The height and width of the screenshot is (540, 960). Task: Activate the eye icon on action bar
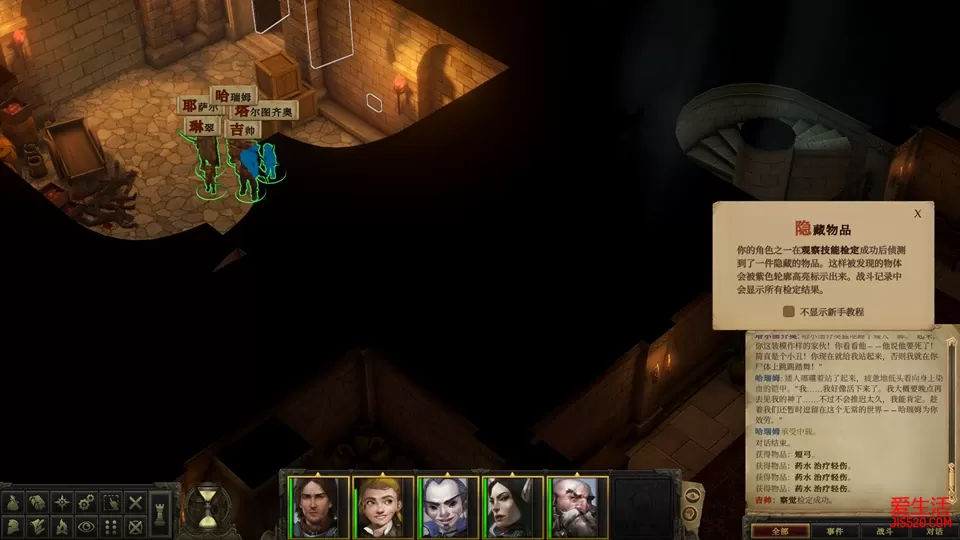(x=86, y=525)
